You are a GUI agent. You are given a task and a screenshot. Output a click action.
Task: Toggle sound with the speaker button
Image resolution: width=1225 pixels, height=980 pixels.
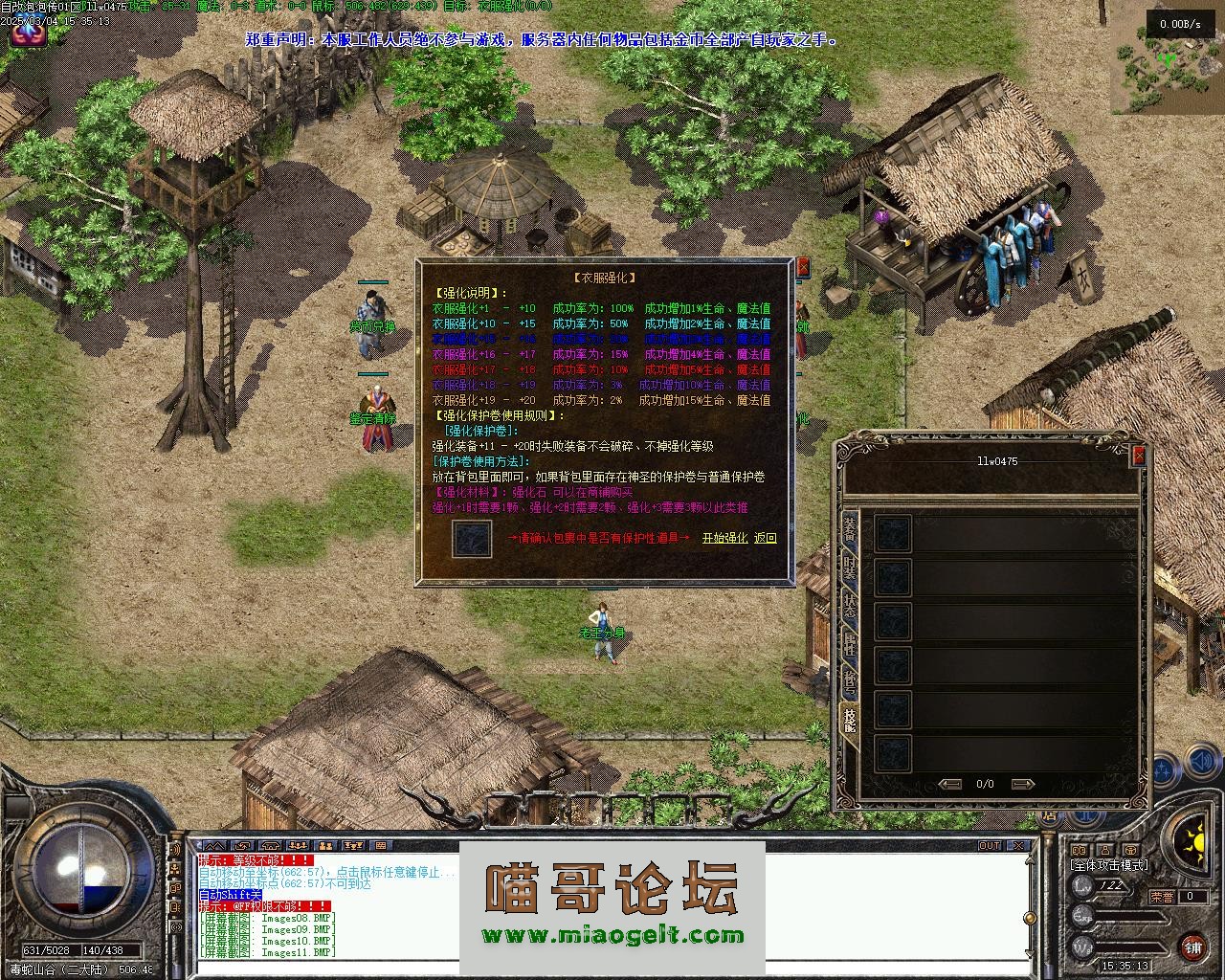pyautogui.click(x=1202, y=763)
